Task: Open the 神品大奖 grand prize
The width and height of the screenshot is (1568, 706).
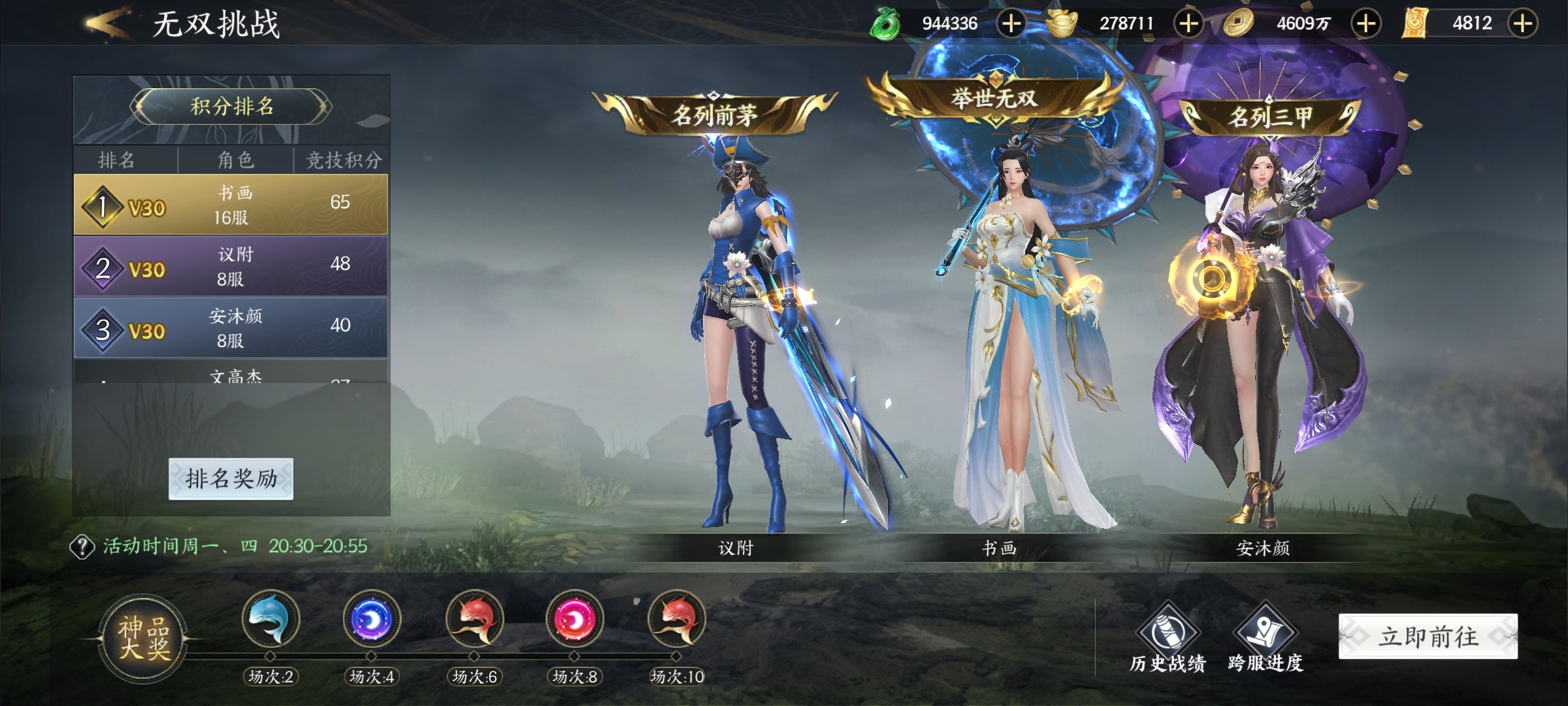Action: 144,638
